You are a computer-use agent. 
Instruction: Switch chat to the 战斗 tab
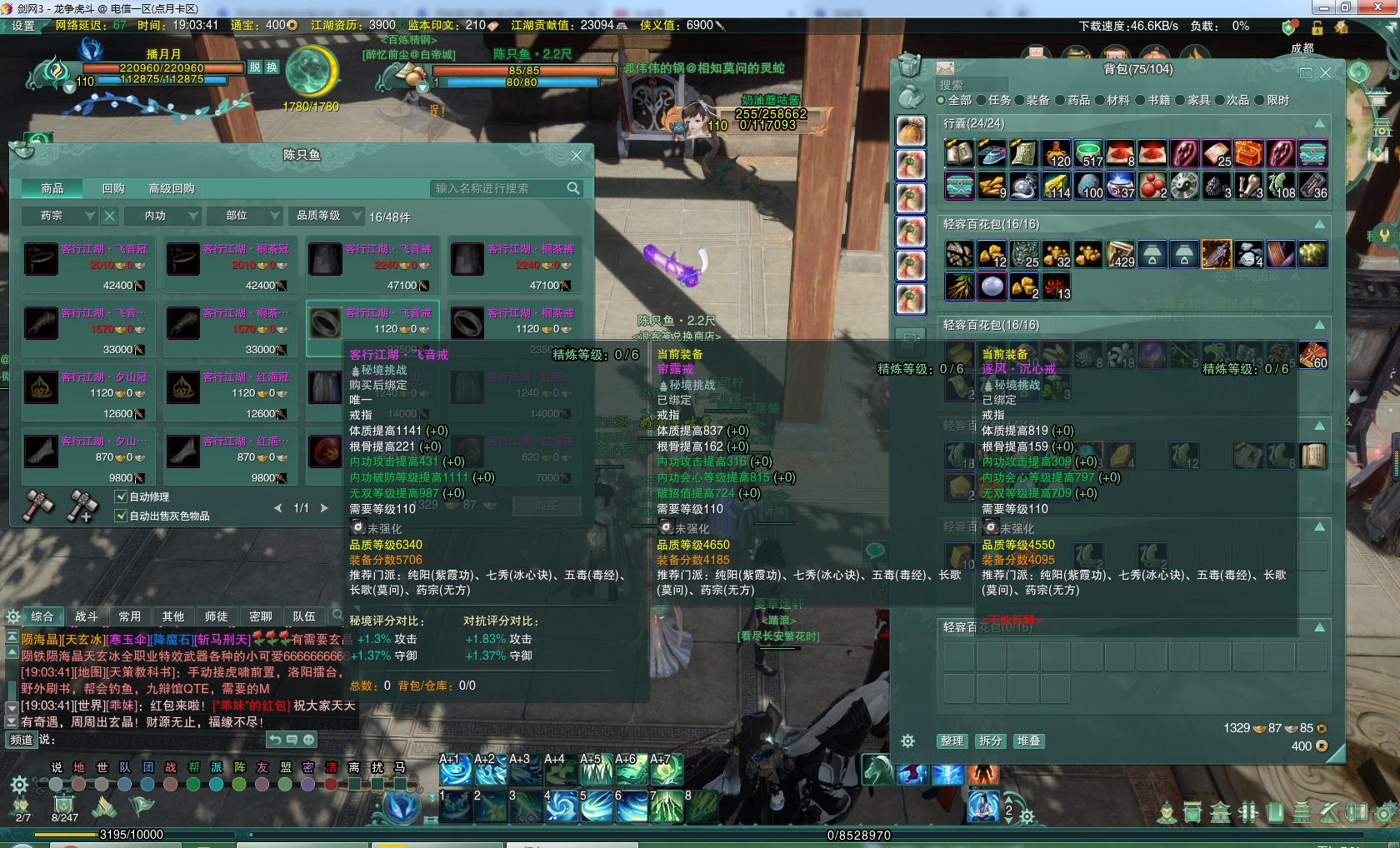[87, 616]
